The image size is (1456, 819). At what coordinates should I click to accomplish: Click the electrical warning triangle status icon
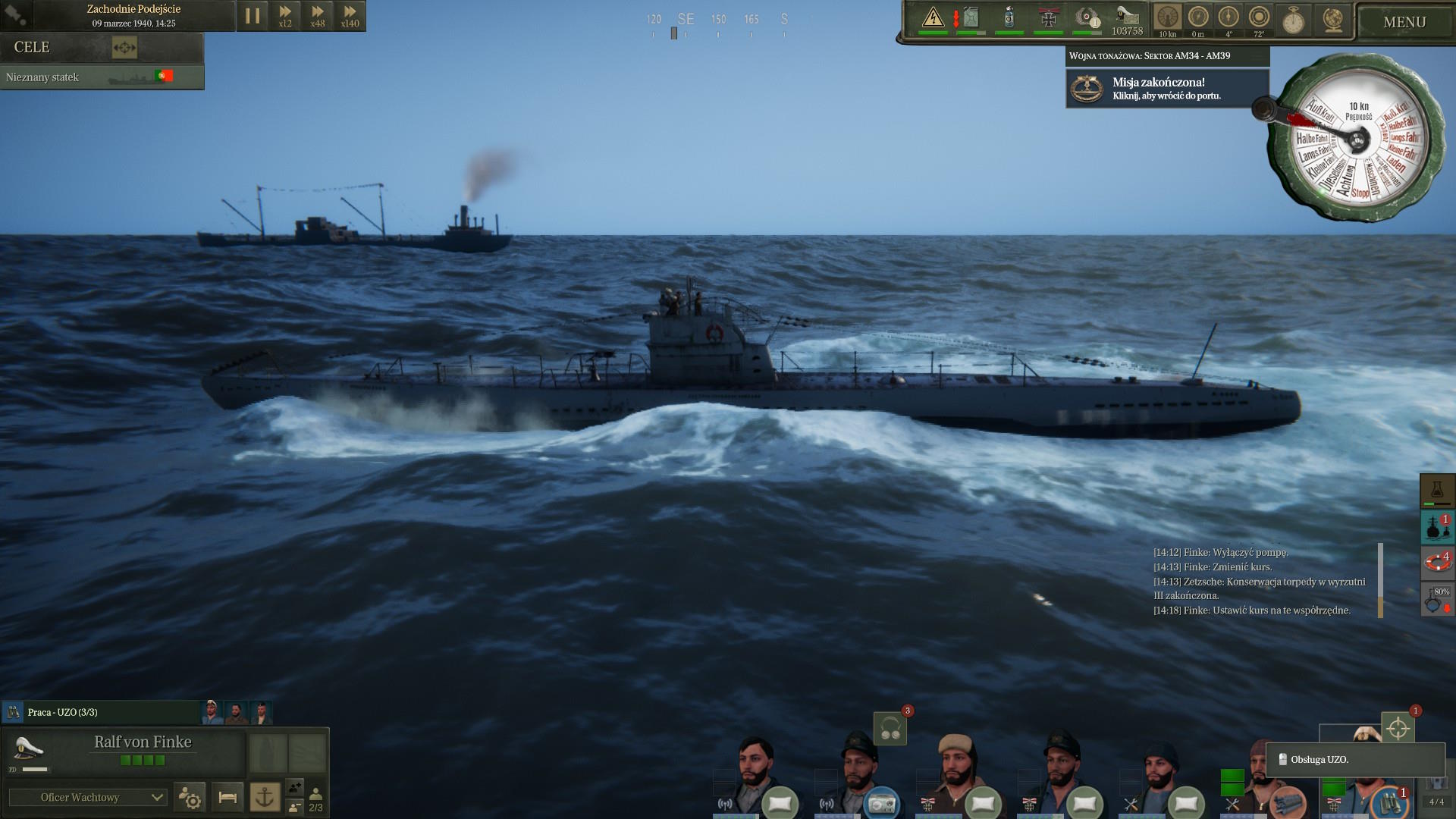[x=933, y=17]
